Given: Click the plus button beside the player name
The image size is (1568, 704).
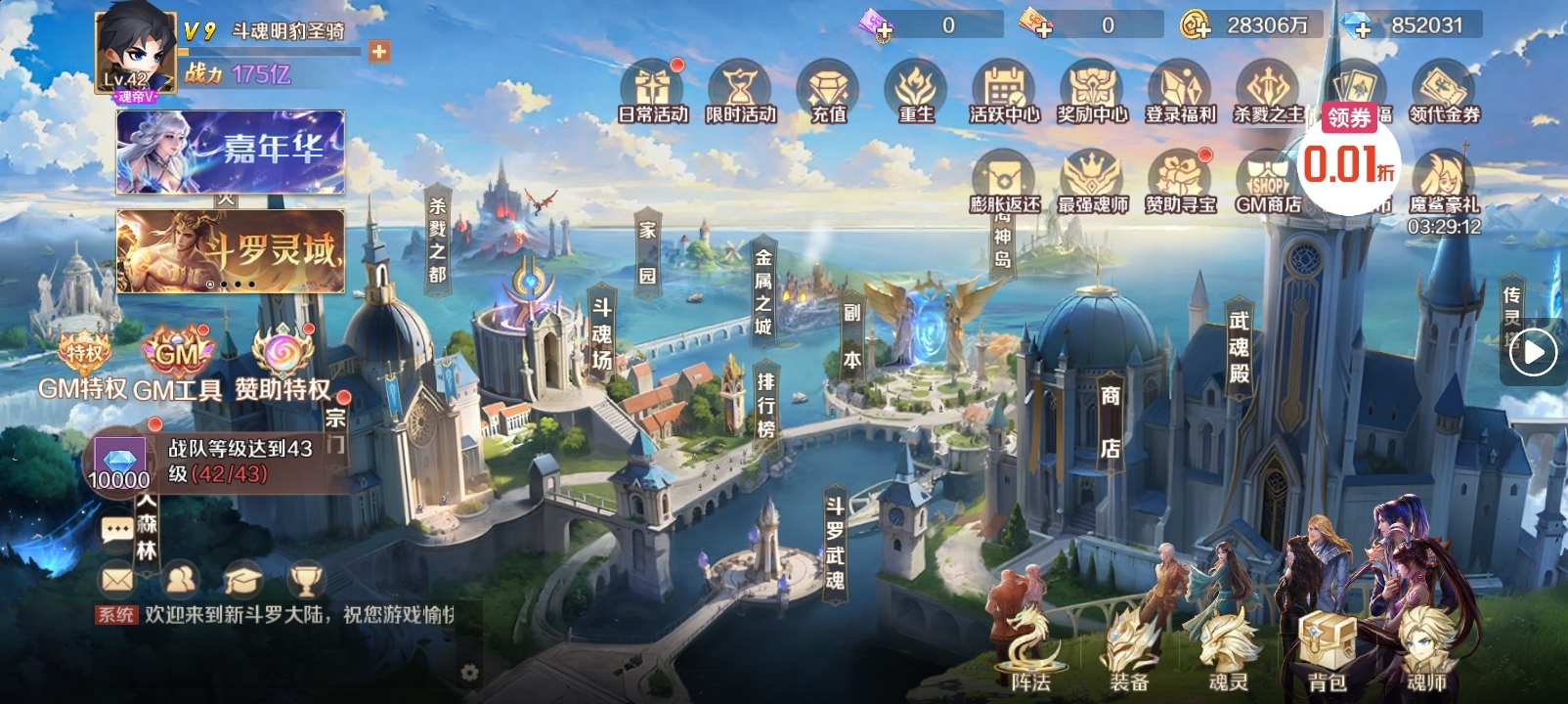Looking at the screenshot, I should (x=379, y=51).
